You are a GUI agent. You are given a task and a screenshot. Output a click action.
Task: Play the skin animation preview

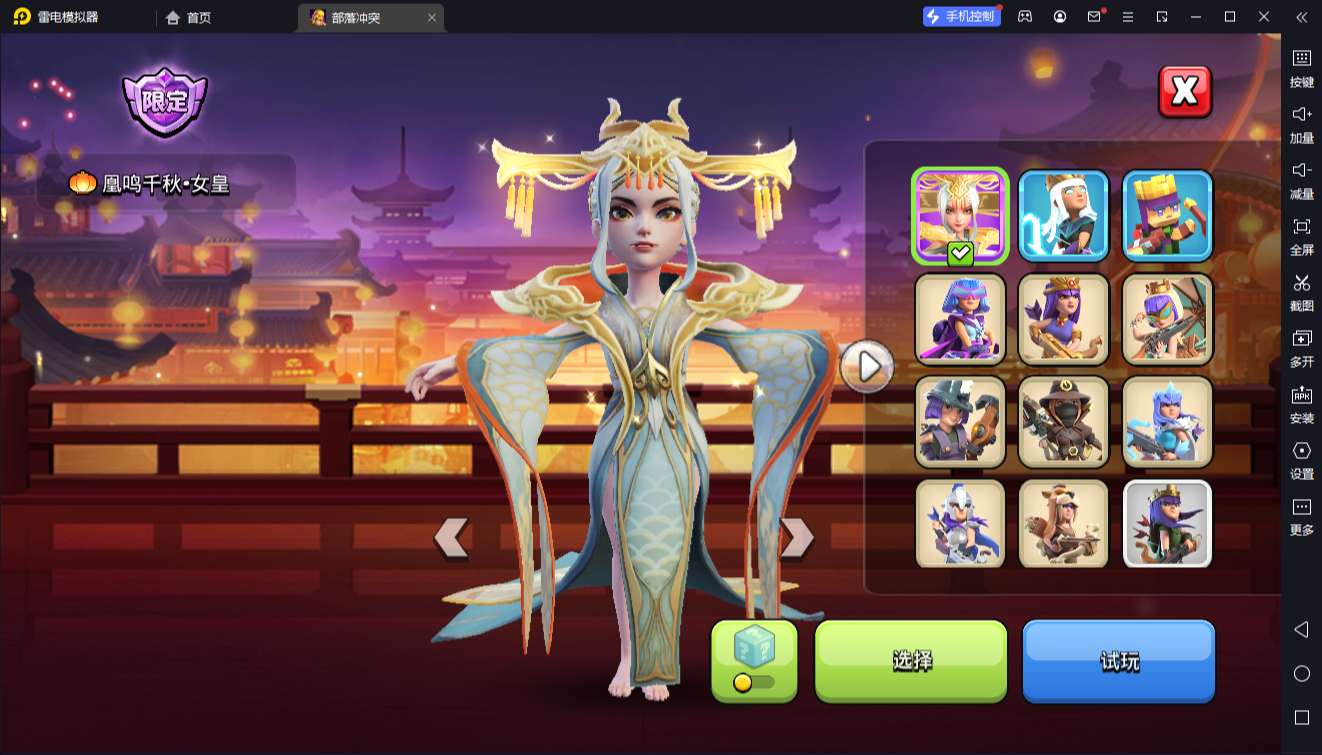tap(866, 367)
